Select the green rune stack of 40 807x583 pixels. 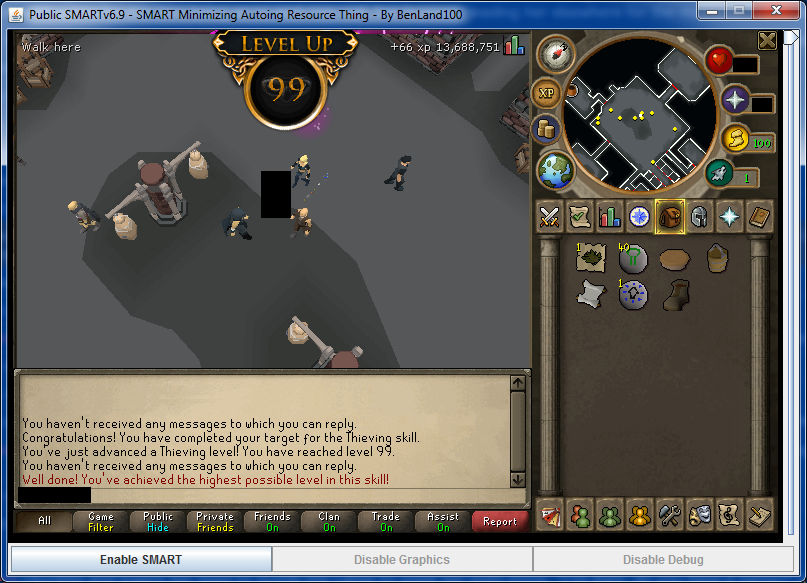pyautogui.click(x=632, y=259)
